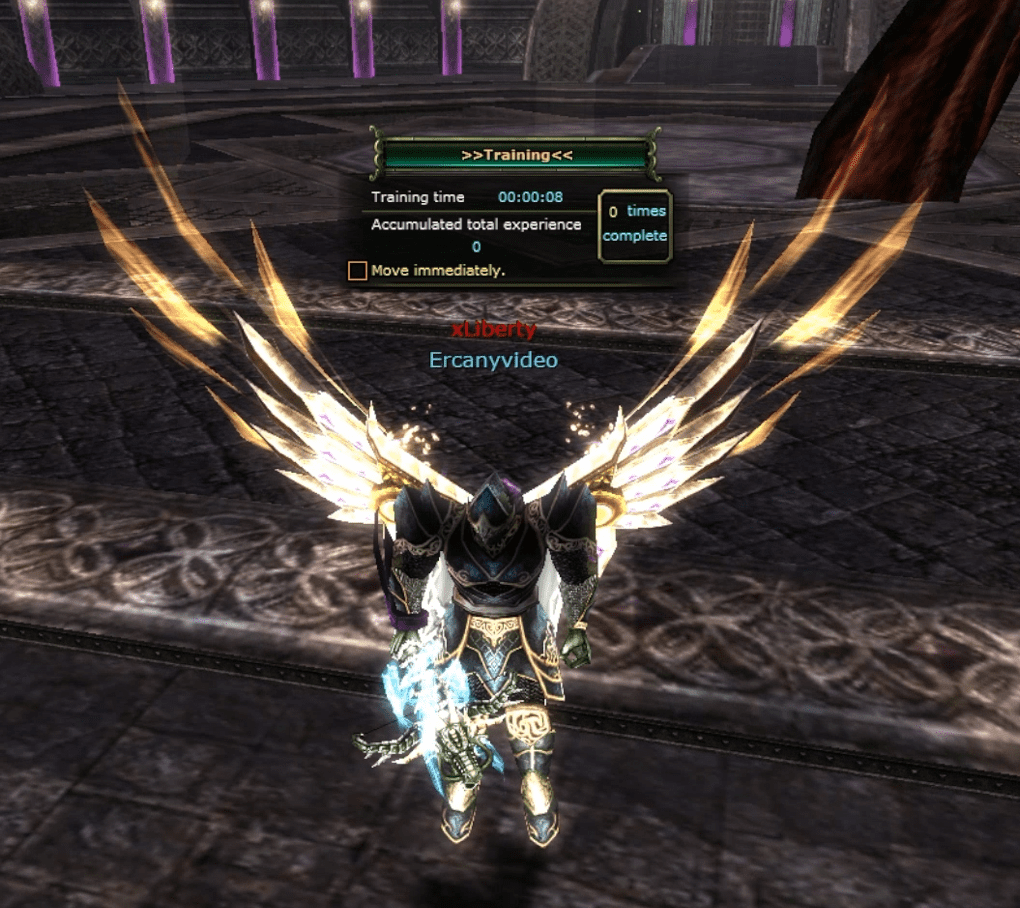The image size is (1020, 908).
Task: Click the >>Training<< title bar
Action: 516,155
